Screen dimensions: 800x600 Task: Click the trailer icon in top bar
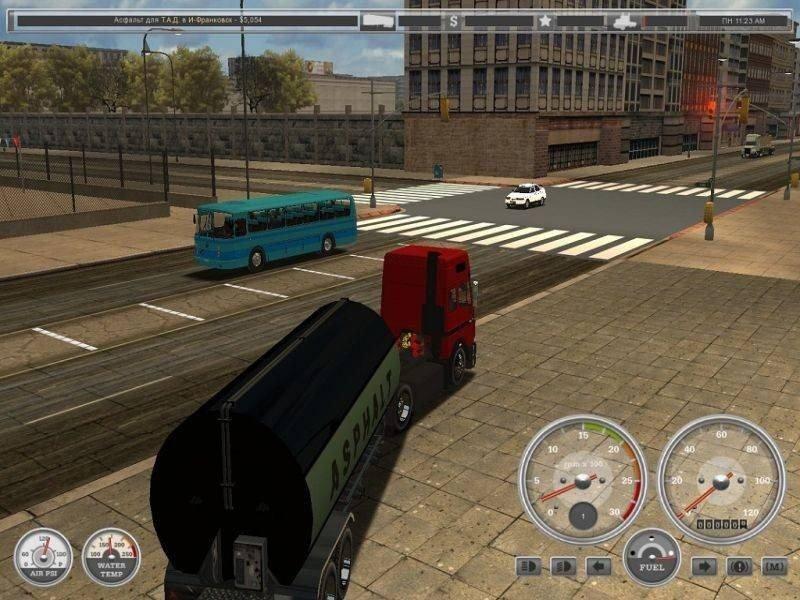378,20
